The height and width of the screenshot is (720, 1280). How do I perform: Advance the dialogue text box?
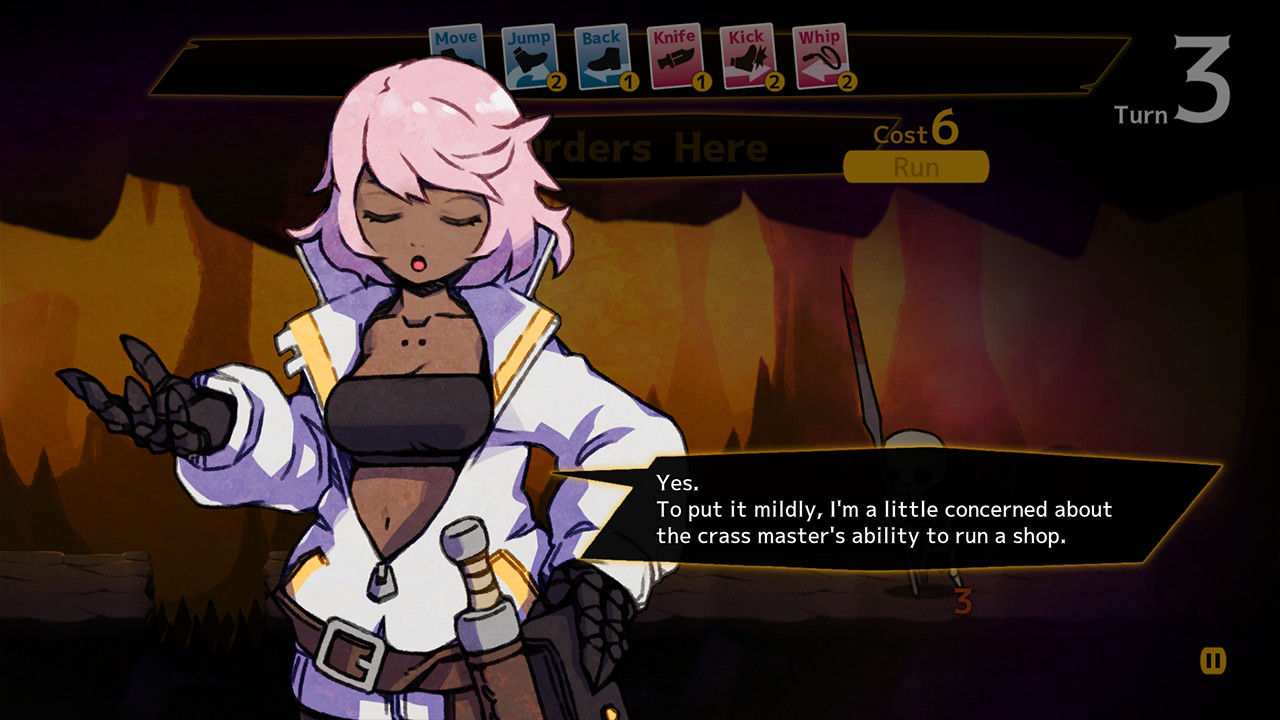click(x=885, y=510)
